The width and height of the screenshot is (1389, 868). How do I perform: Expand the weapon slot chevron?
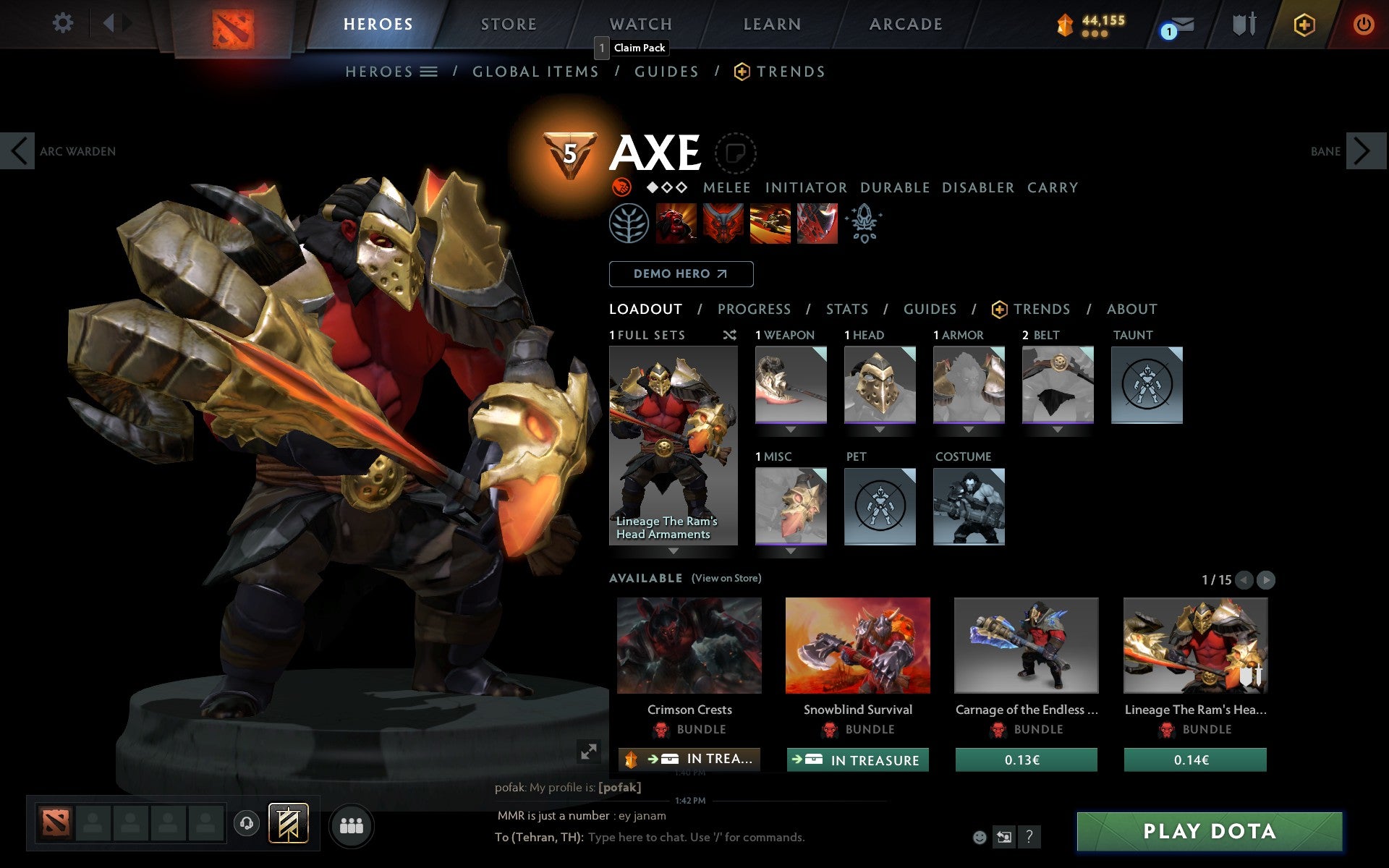click(x=791, y=428)
